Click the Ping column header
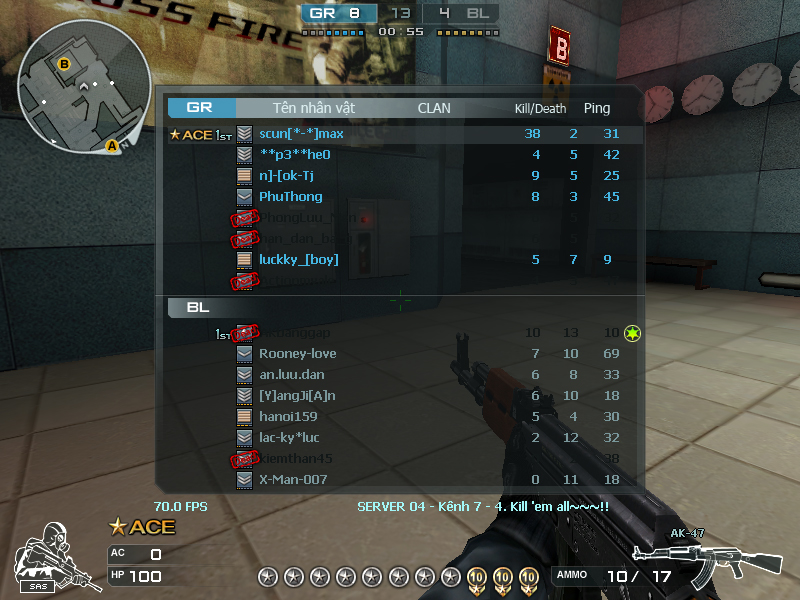 [x=597, y=108]
